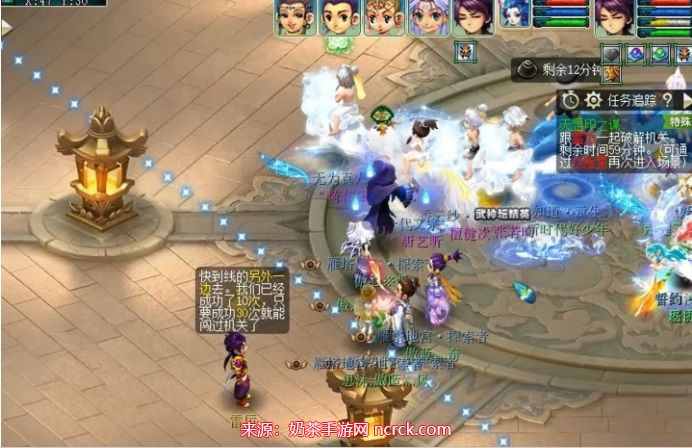Click the green orb buff icon
Image resolution: width=692 pixels, height=448 pixels.
click(x=661, y=53)
